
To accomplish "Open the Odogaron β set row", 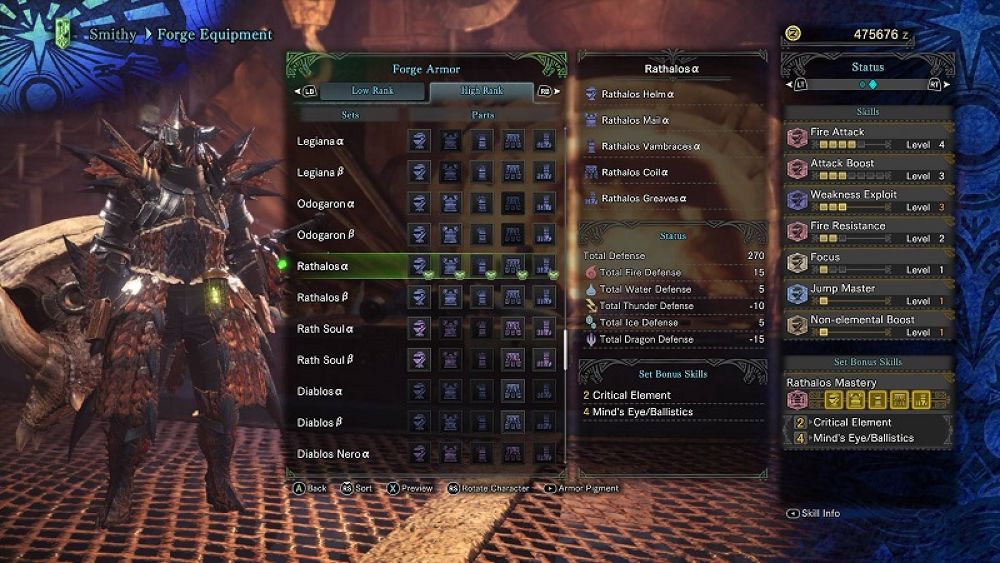I will (x=326, y=235).
